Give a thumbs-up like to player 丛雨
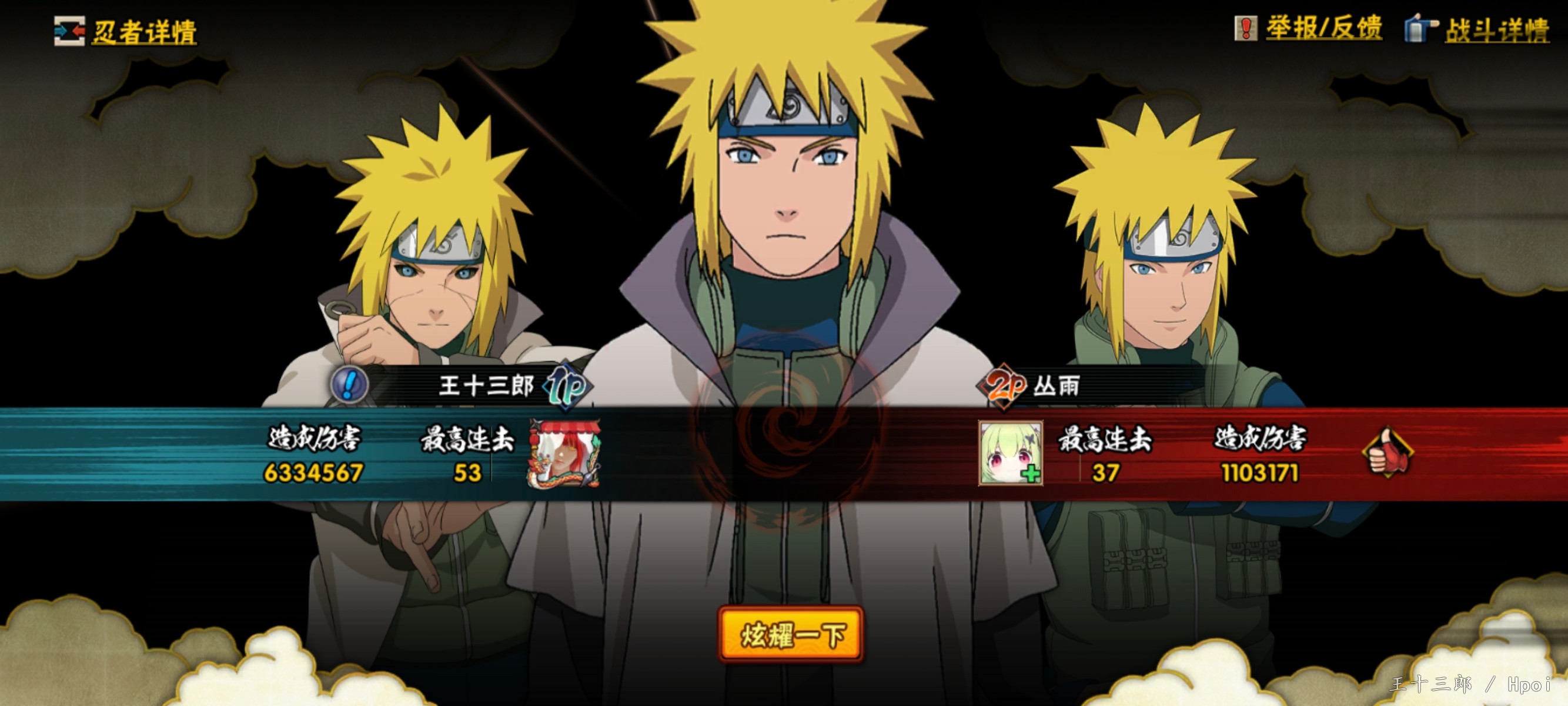This screenshot has height=706, width=1568. [1388, 452]
